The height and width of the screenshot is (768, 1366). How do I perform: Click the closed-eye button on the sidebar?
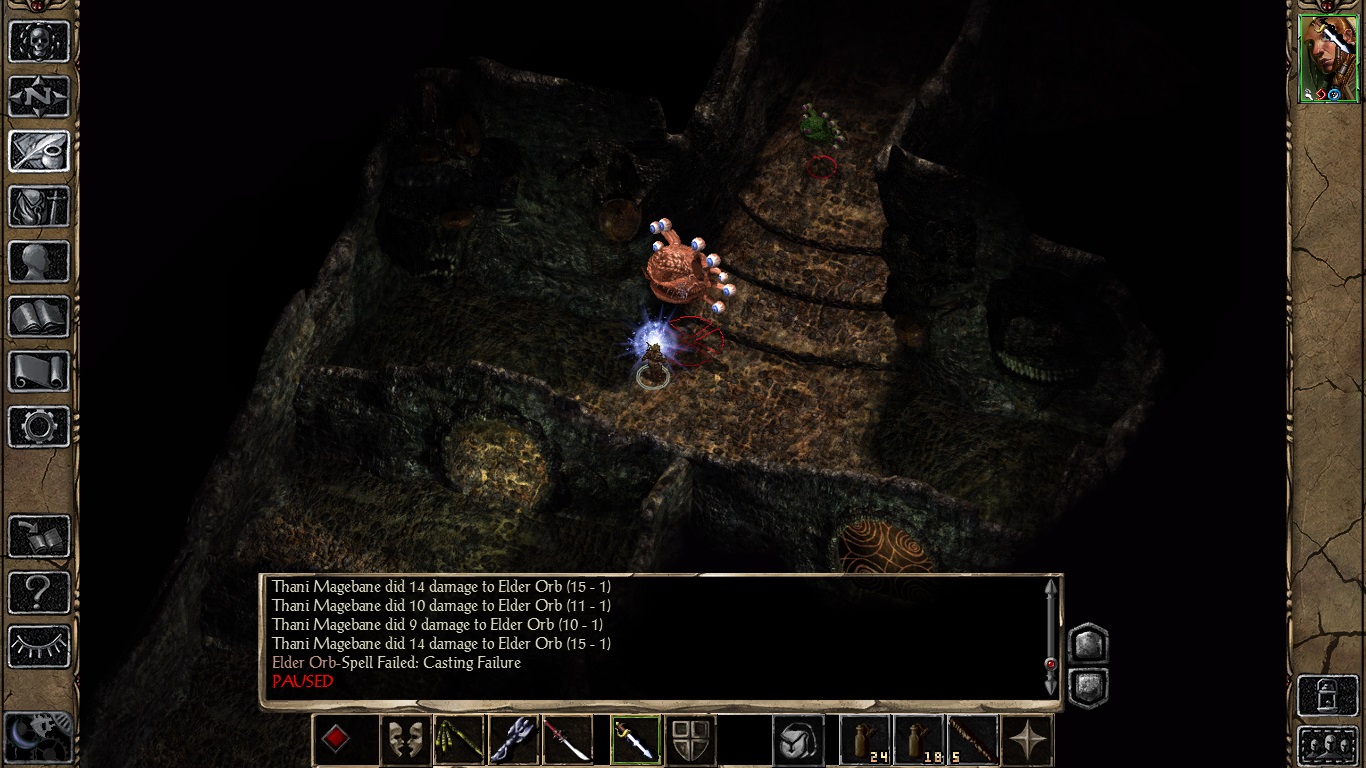(x=39, y=646)
